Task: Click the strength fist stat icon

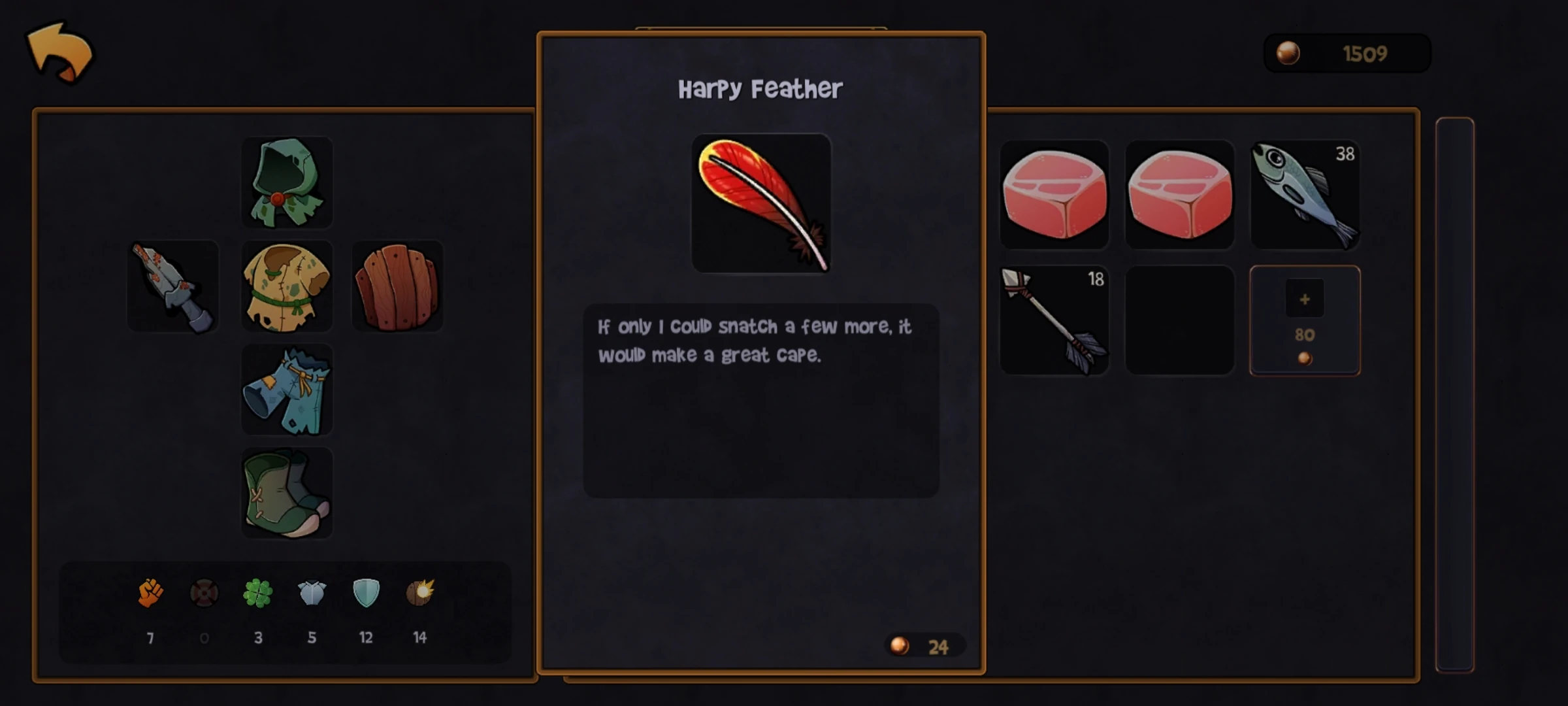Action: (x=150, y=594)
